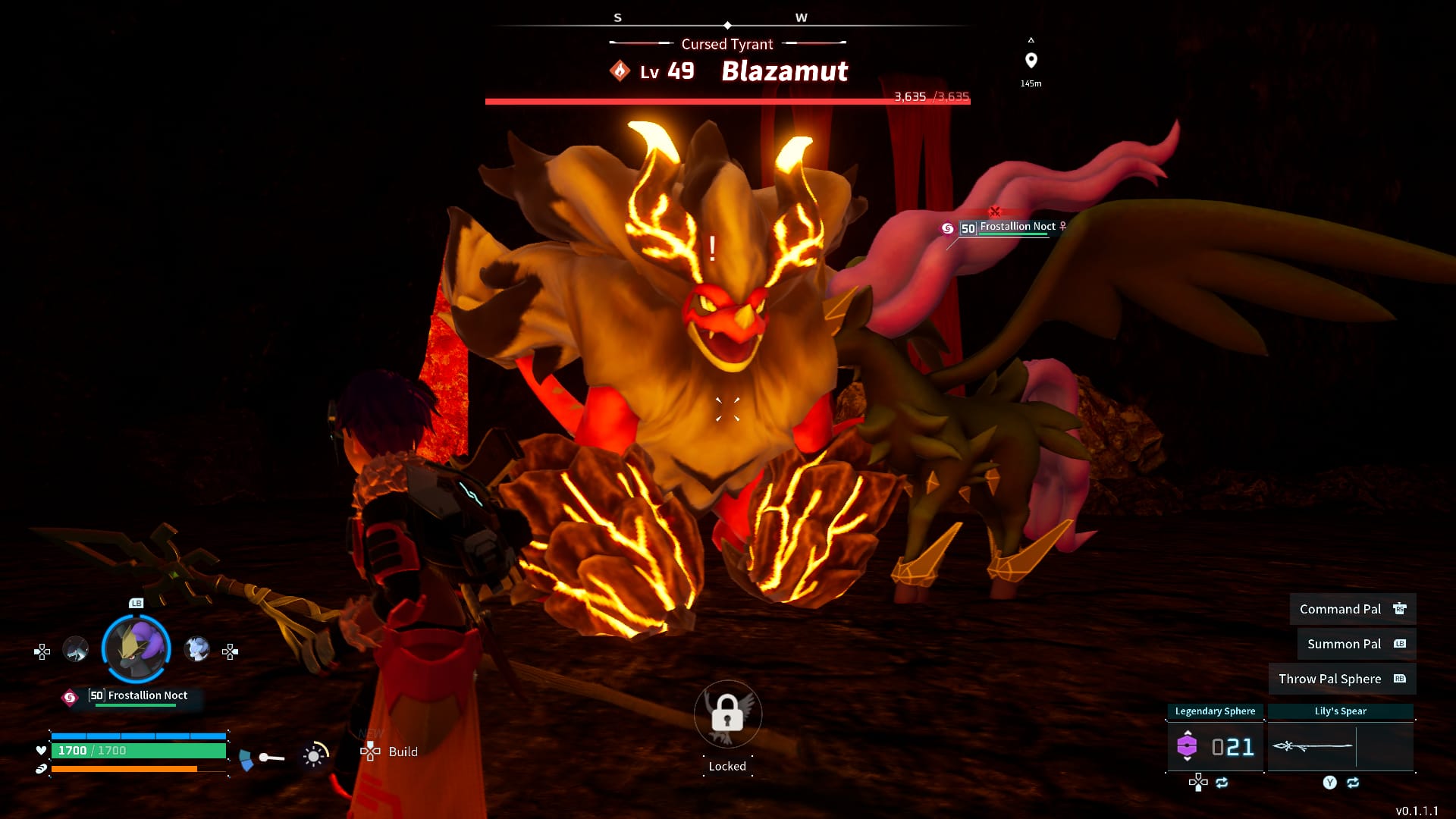Screen dimensions: 1456x819
Task: Click the stamina icon next to the orange bar
Action: 41,769
